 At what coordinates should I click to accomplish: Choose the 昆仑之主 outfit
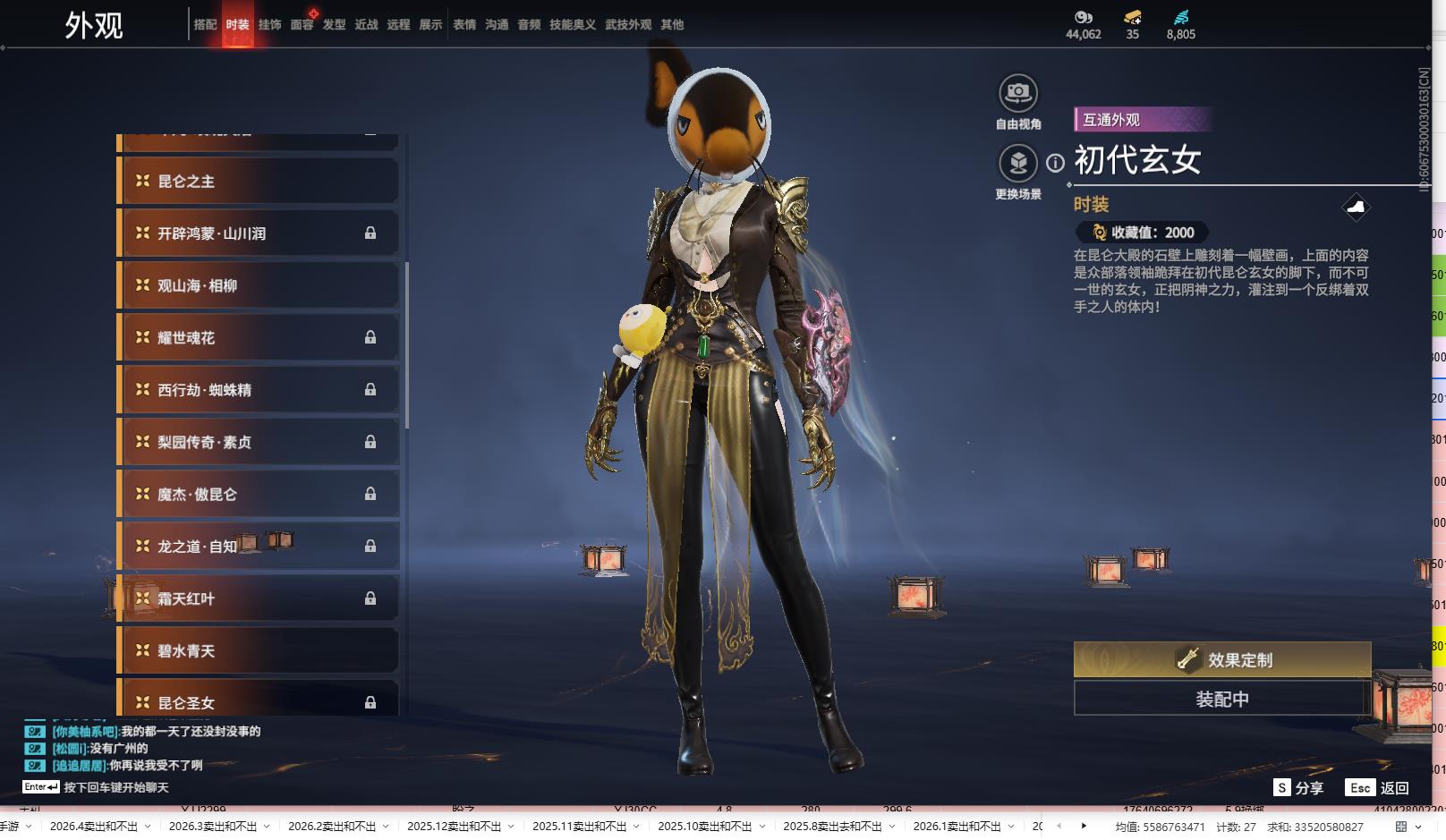pyautogui.click(x=258, y=182)
